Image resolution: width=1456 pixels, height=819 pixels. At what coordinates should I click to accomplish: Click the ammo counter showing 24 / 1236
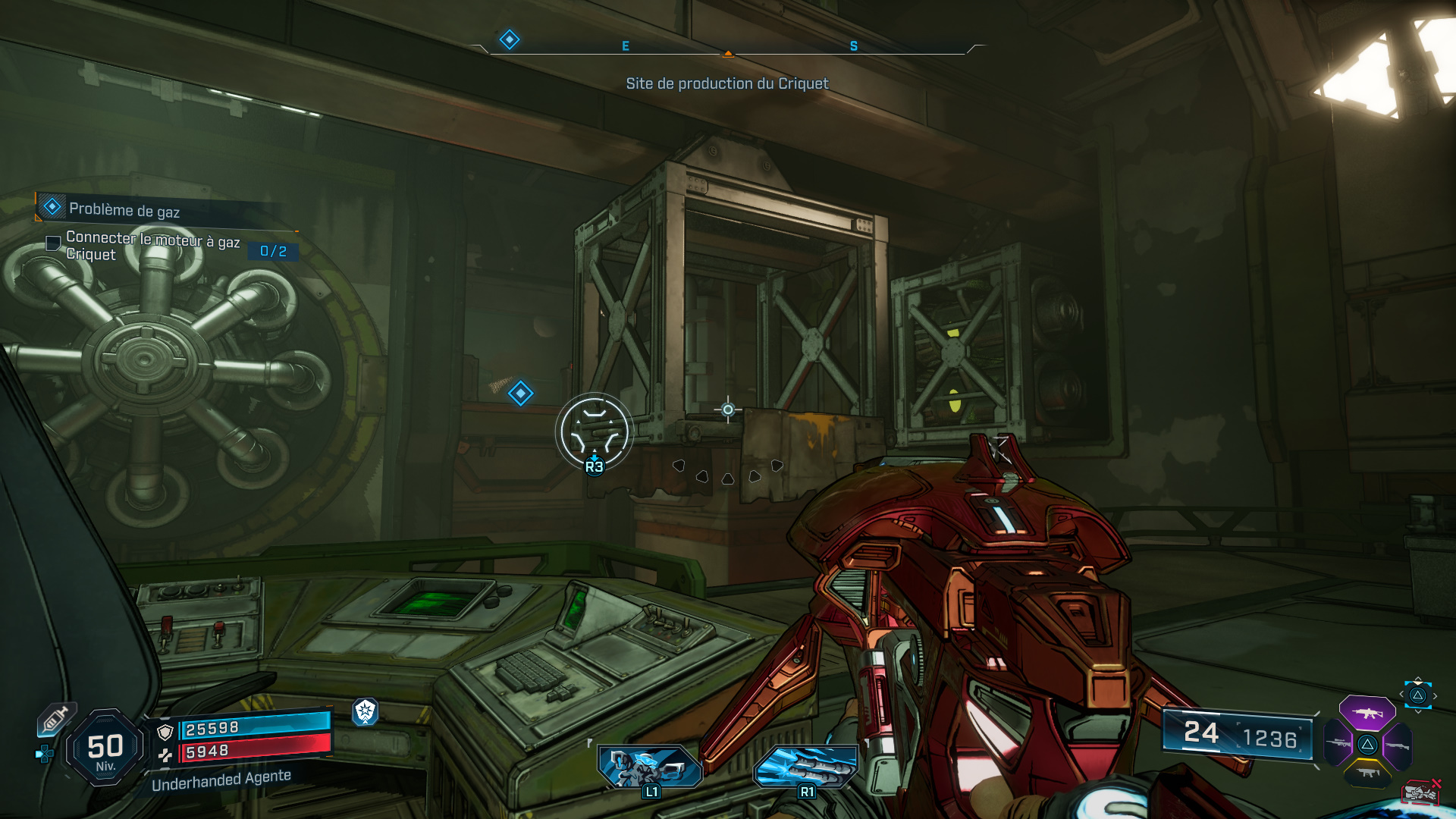click(x=1238, y=734)
